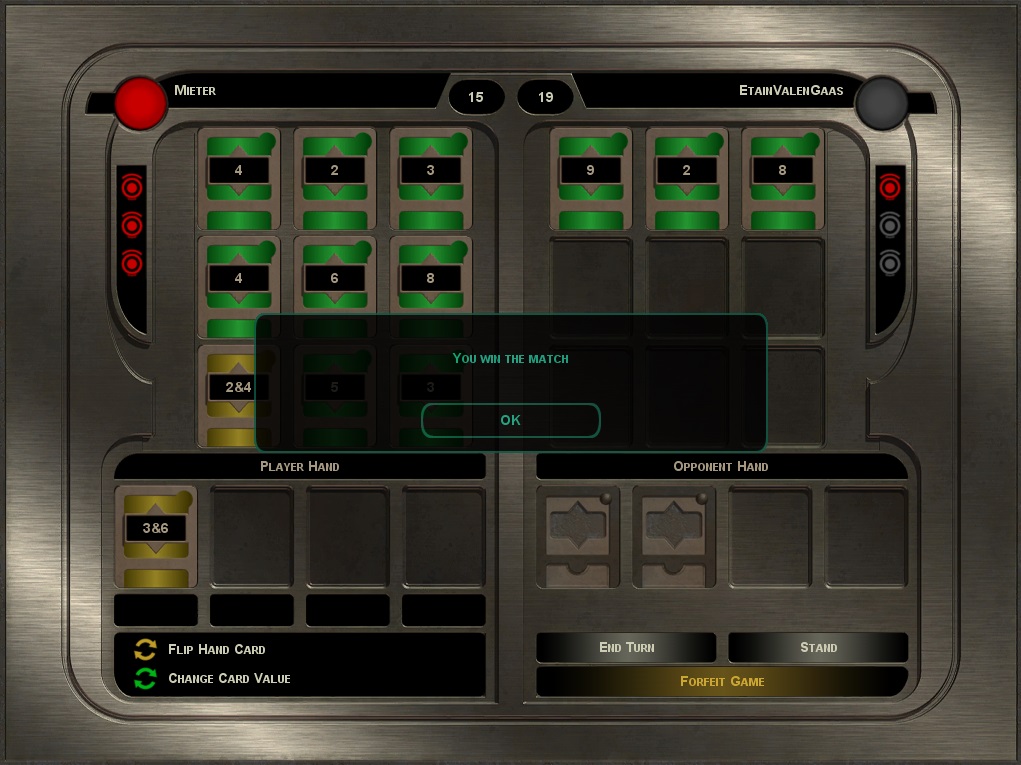
Task: Choose Stand for this round
Action: [x=818, y=647]
